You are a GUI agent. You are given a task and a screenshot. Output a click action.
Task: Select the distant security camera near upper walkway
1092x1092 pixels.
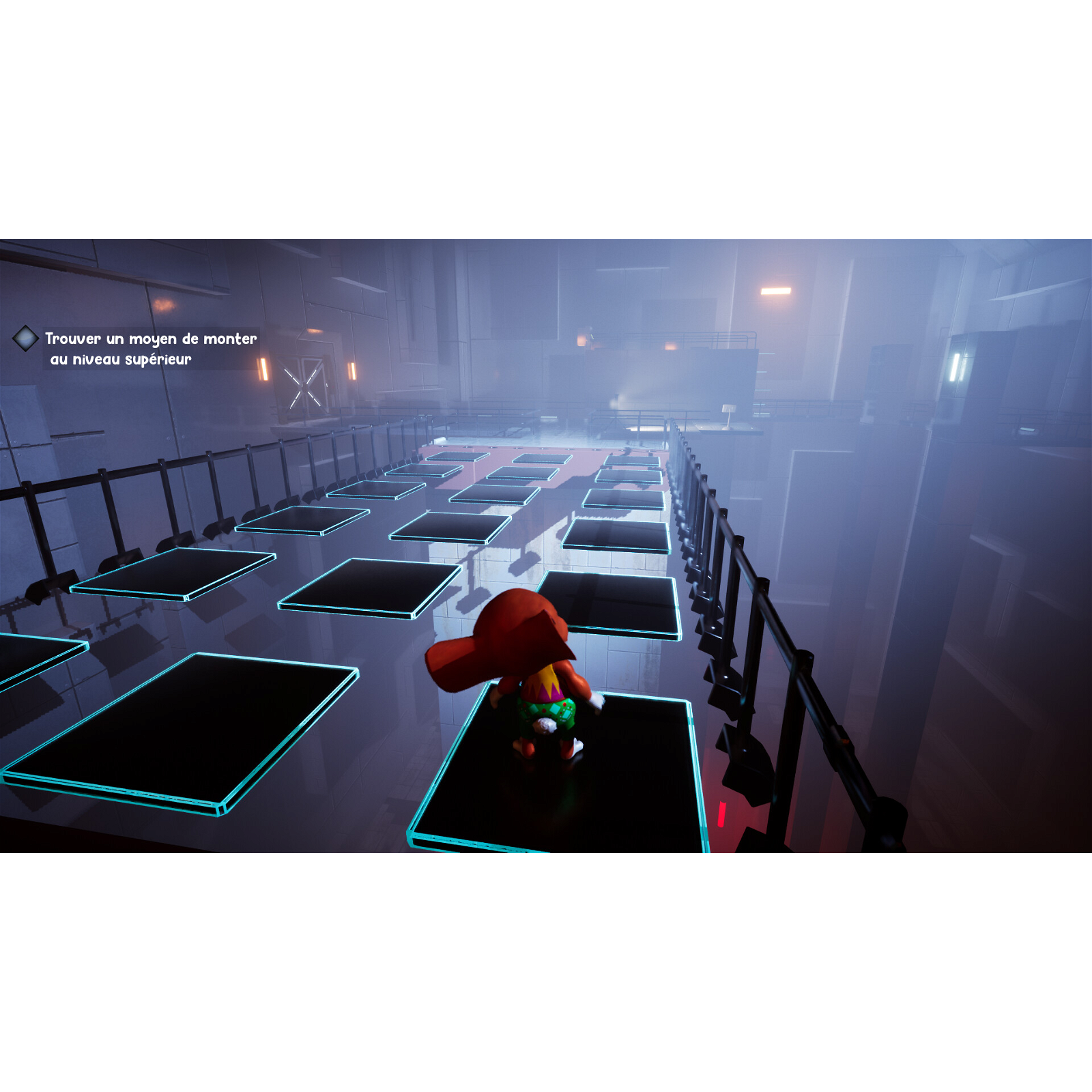[x=591, y=336]
